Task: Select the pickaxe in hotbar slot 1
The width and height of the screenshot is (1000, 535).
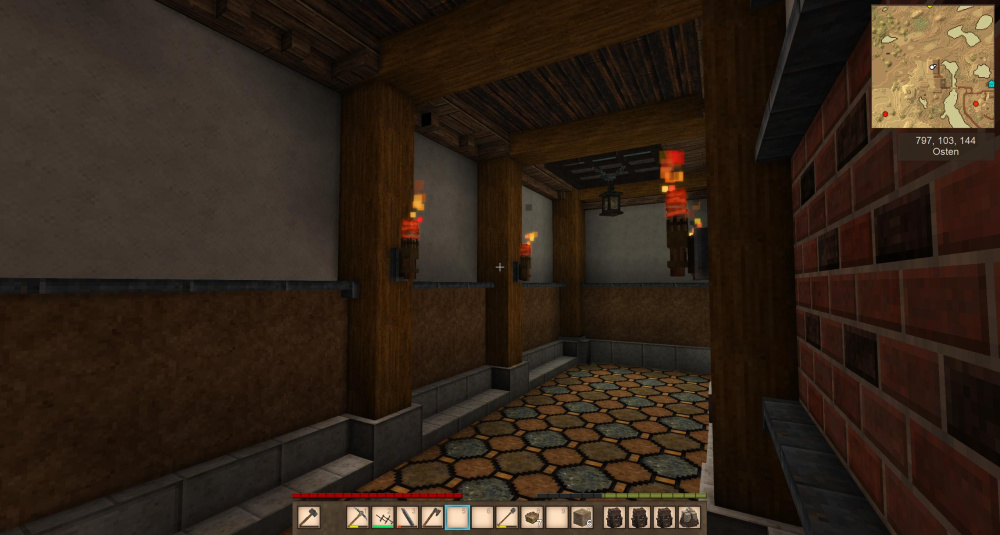Action: [x=358, y=517]
